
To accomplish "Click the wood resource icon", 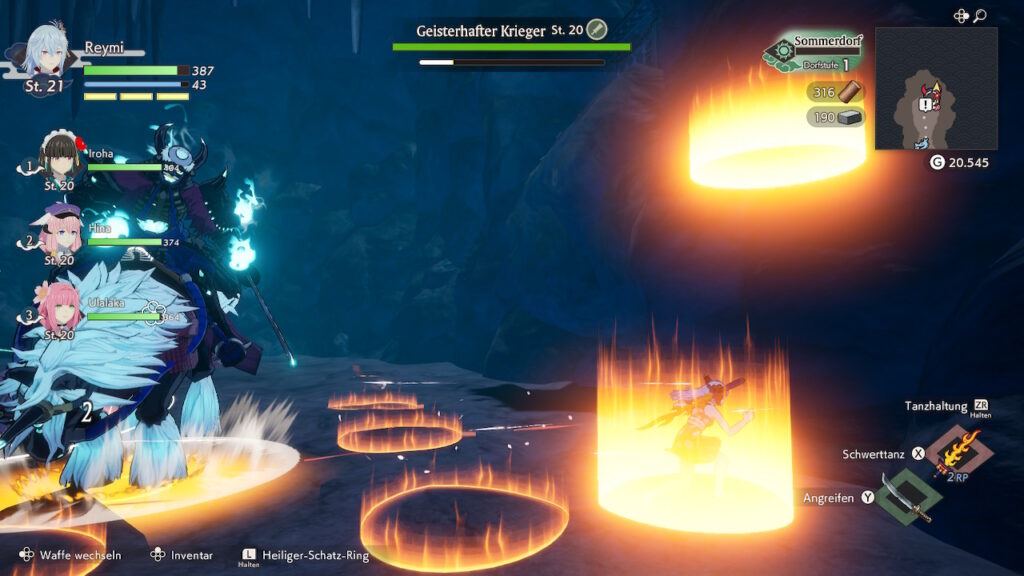I will click(851, 92).
